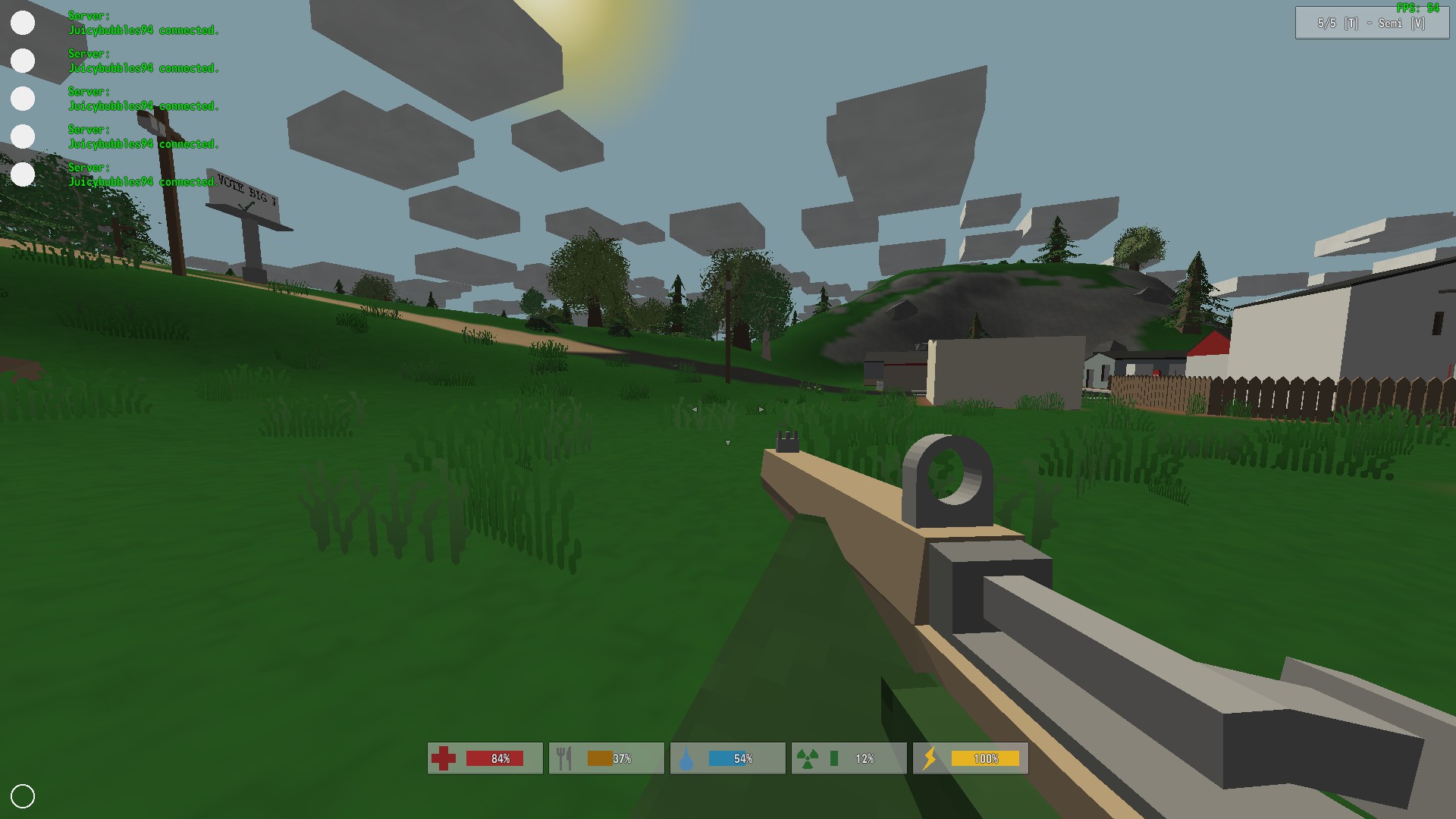Viewport: 1456px width, 819px height.
Task: Click the VOTE BIG billboard sign
Action: point(244,191)
